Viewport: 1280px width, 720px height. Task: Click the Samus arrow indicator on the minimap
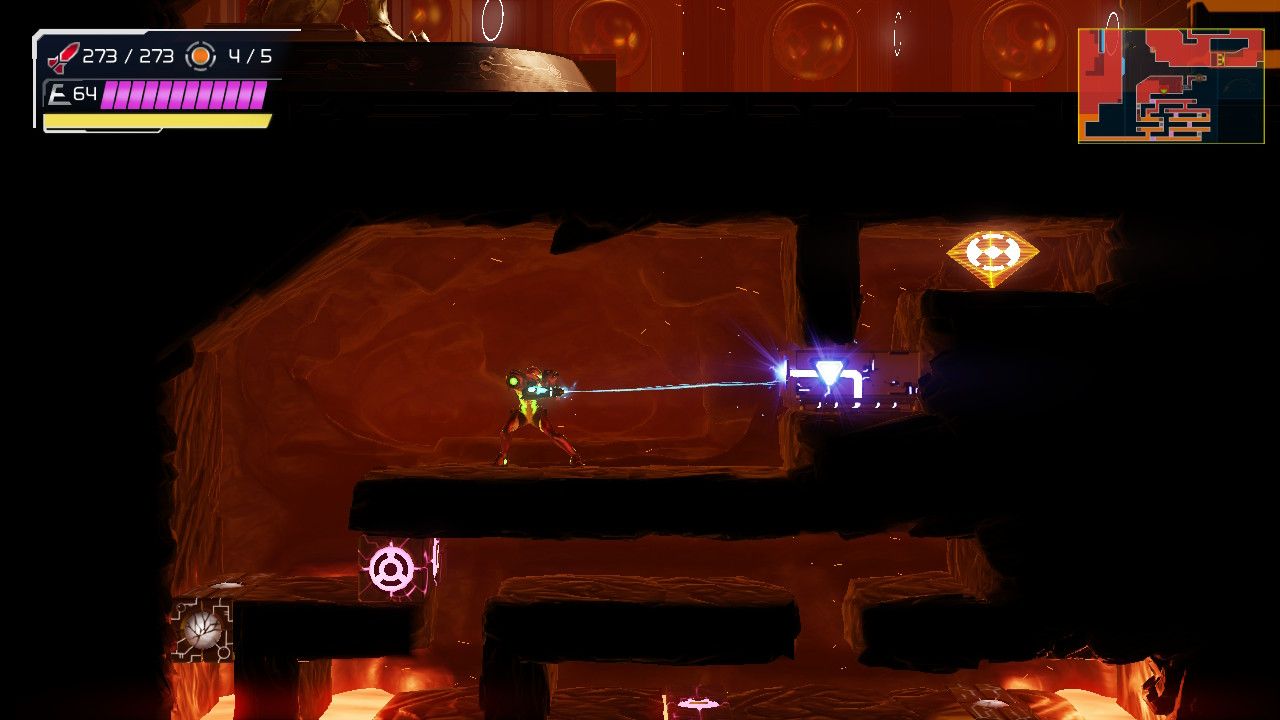coord(1163,91)
